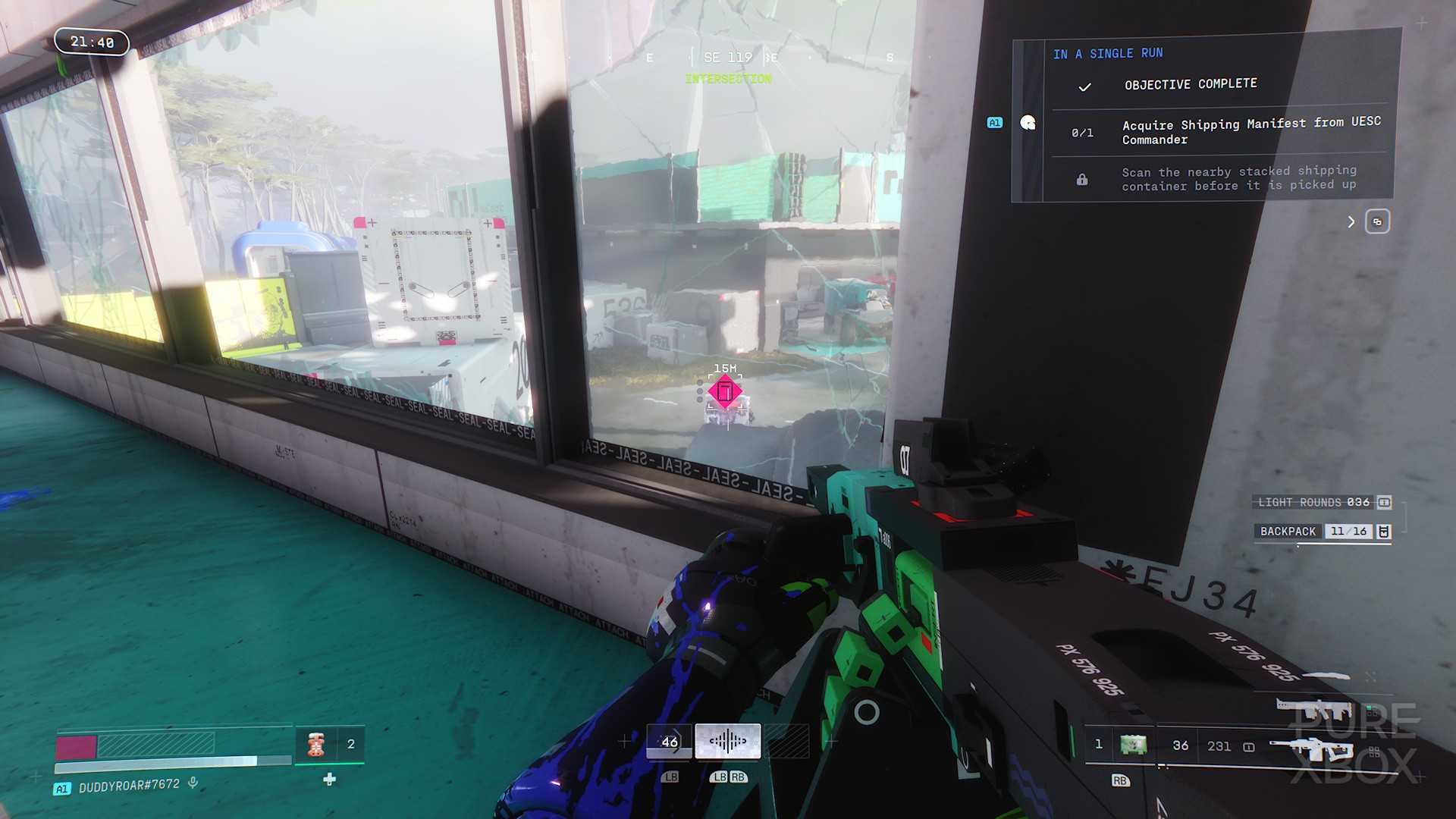Viewport: 1456px width, 819px height.
Task: Toggle the microphone icon beside DUDDYROAR#7672
Action: (x=193, y=783)
